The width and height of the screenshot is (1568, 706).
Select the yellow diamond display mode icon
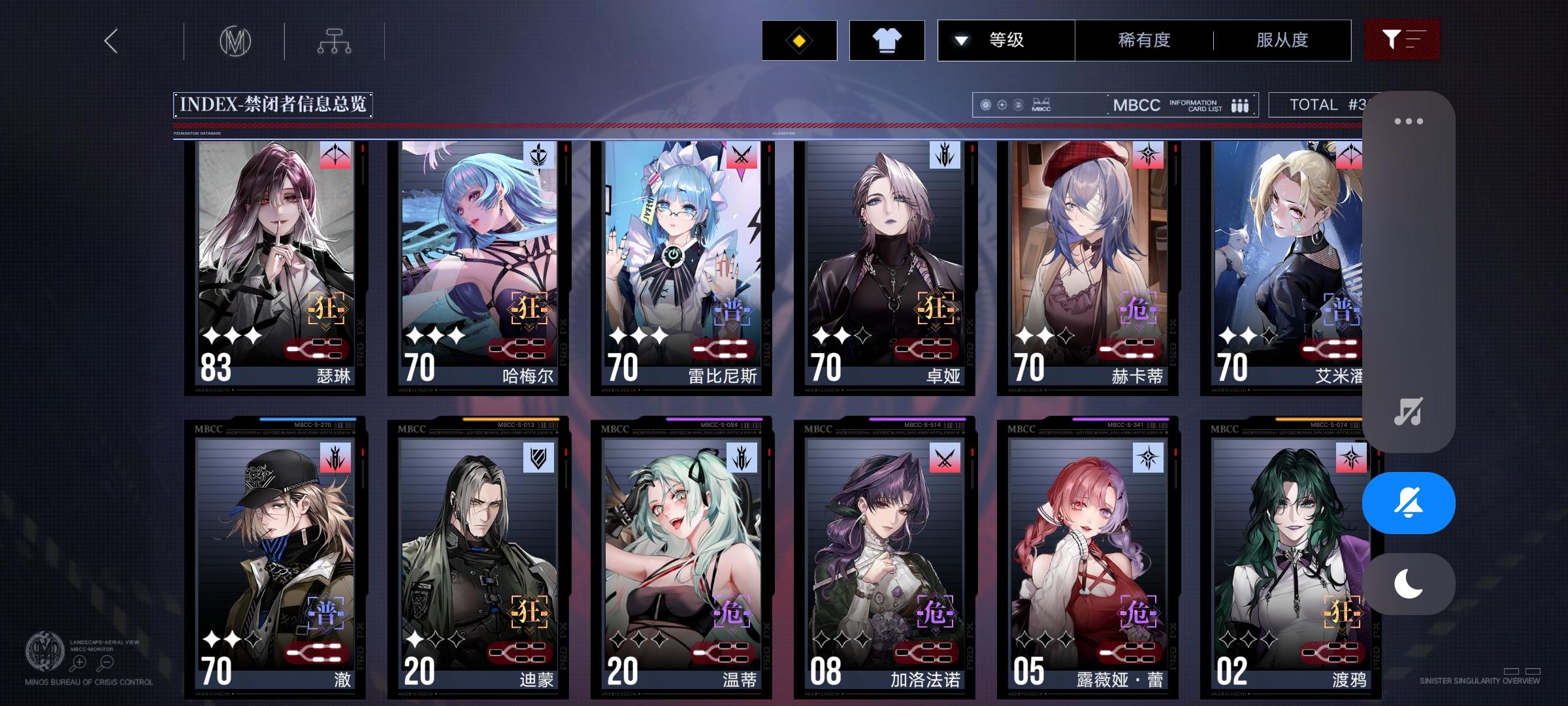click(798, 40)
